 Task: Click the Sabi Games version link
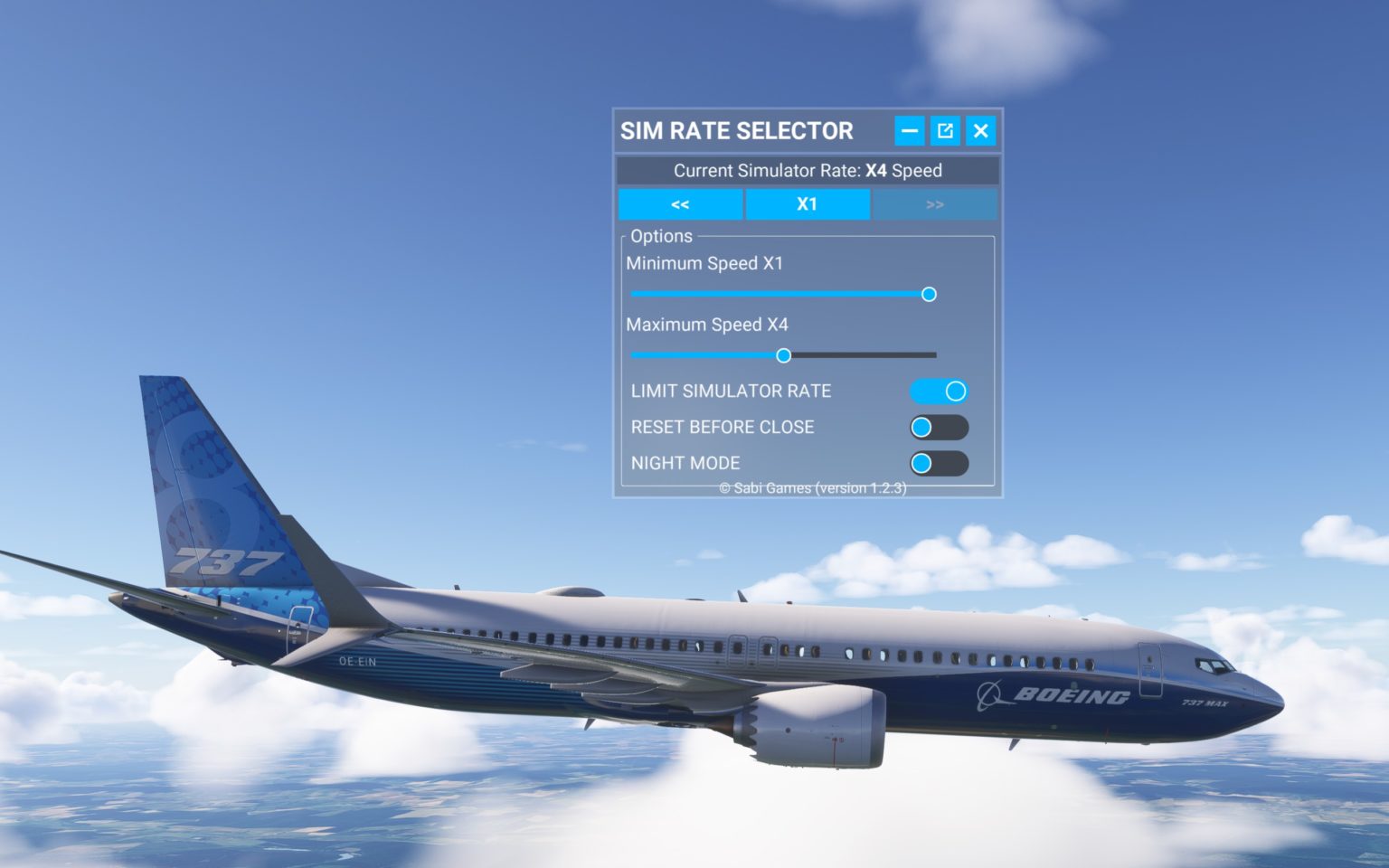click(x=813, y=486)
